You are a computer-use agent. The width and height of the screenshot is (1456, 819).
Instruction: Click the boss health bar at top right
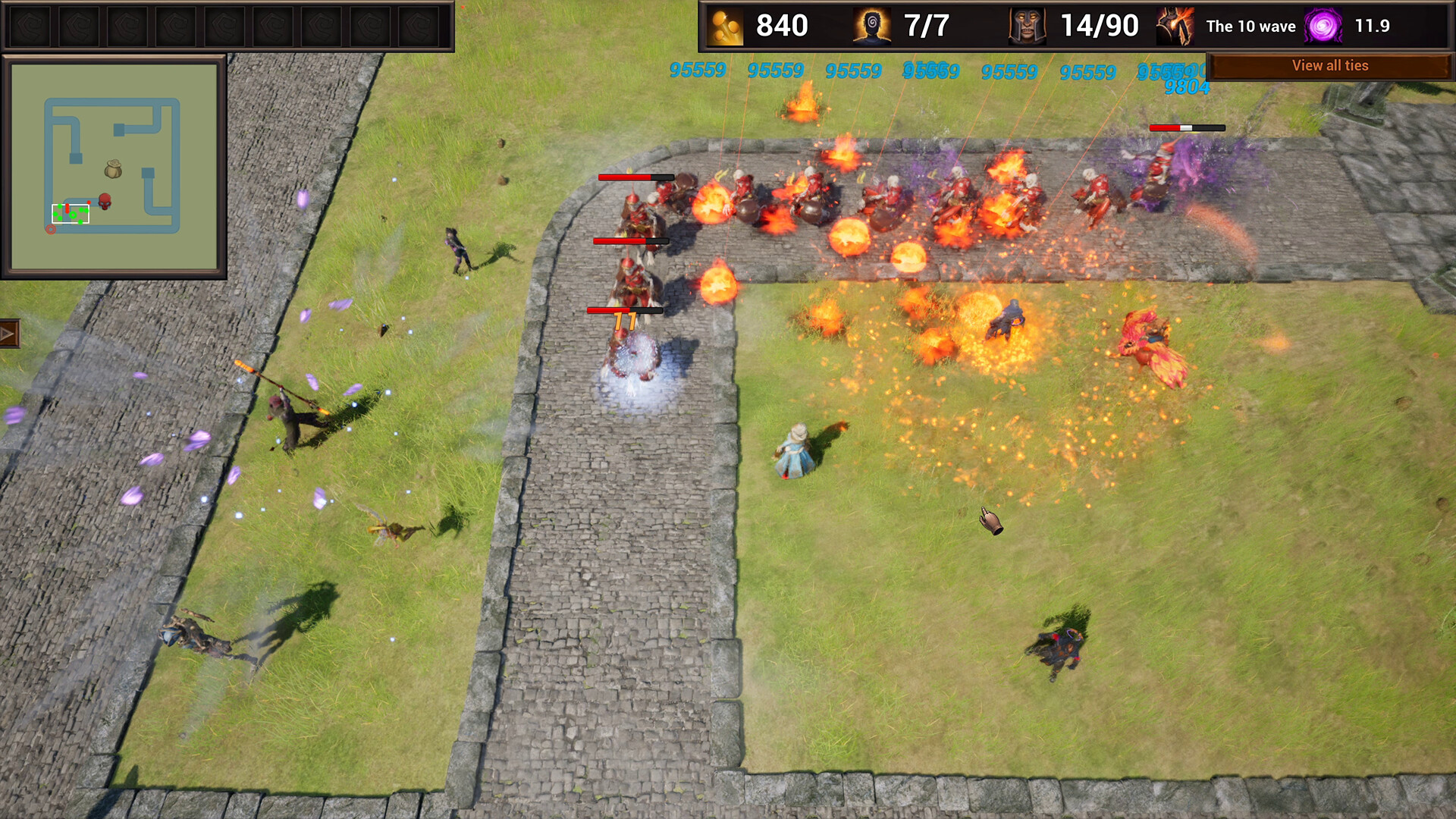click(1188, 128)
